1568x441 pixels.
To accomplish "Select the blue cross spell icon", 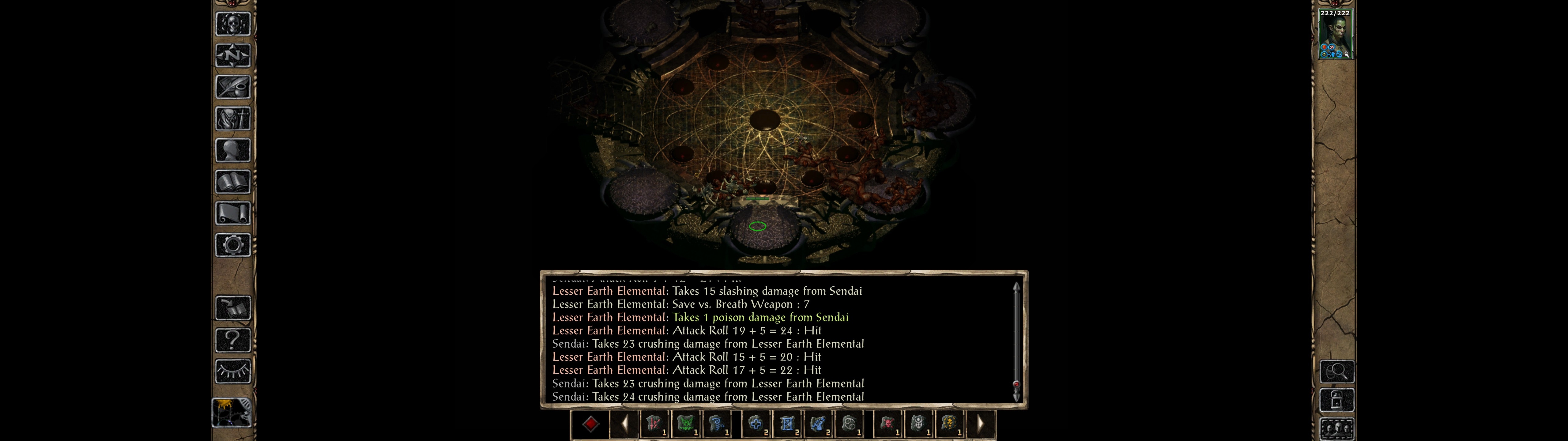I will [x=756, y=424].
